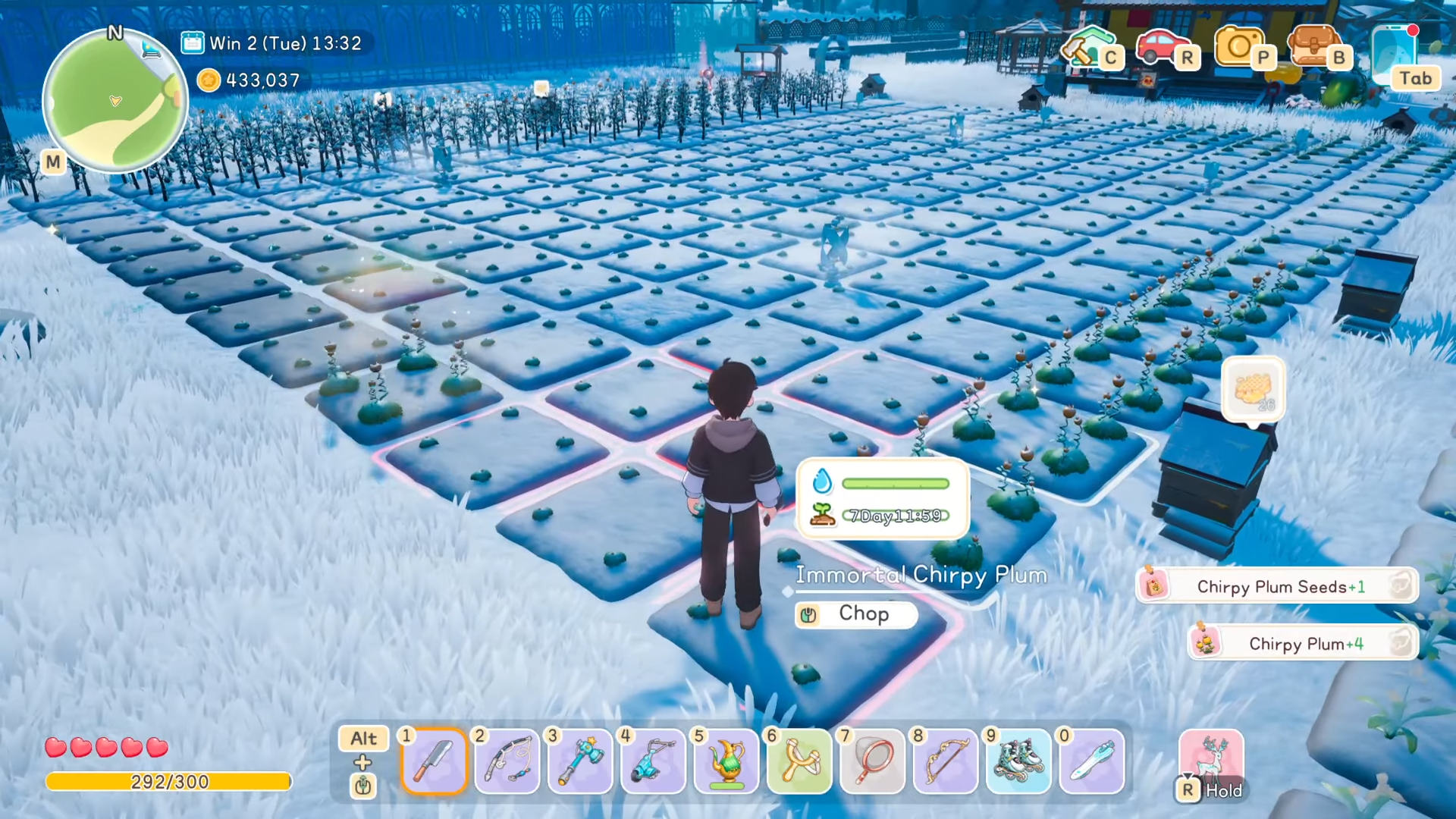Click the honeycomb bubble above the beehive

[1253, 388]
